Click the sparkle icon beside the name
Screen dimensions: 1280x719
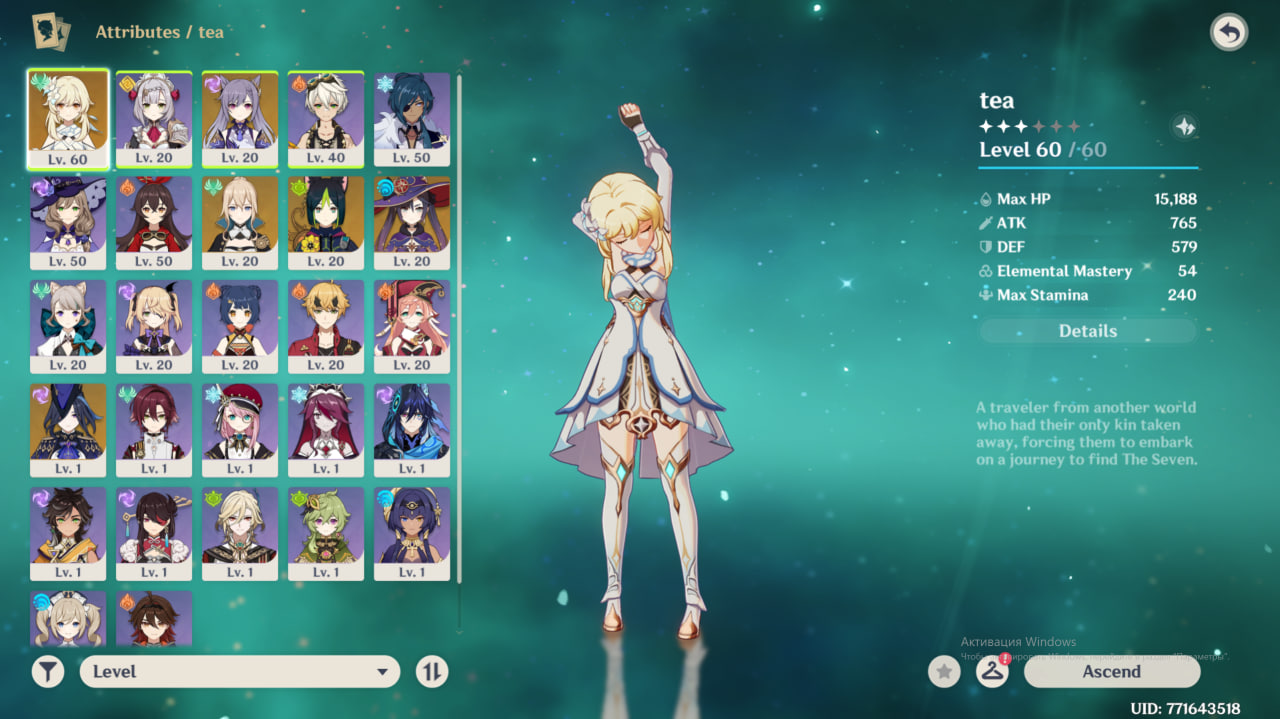[x=1184, y=127]
